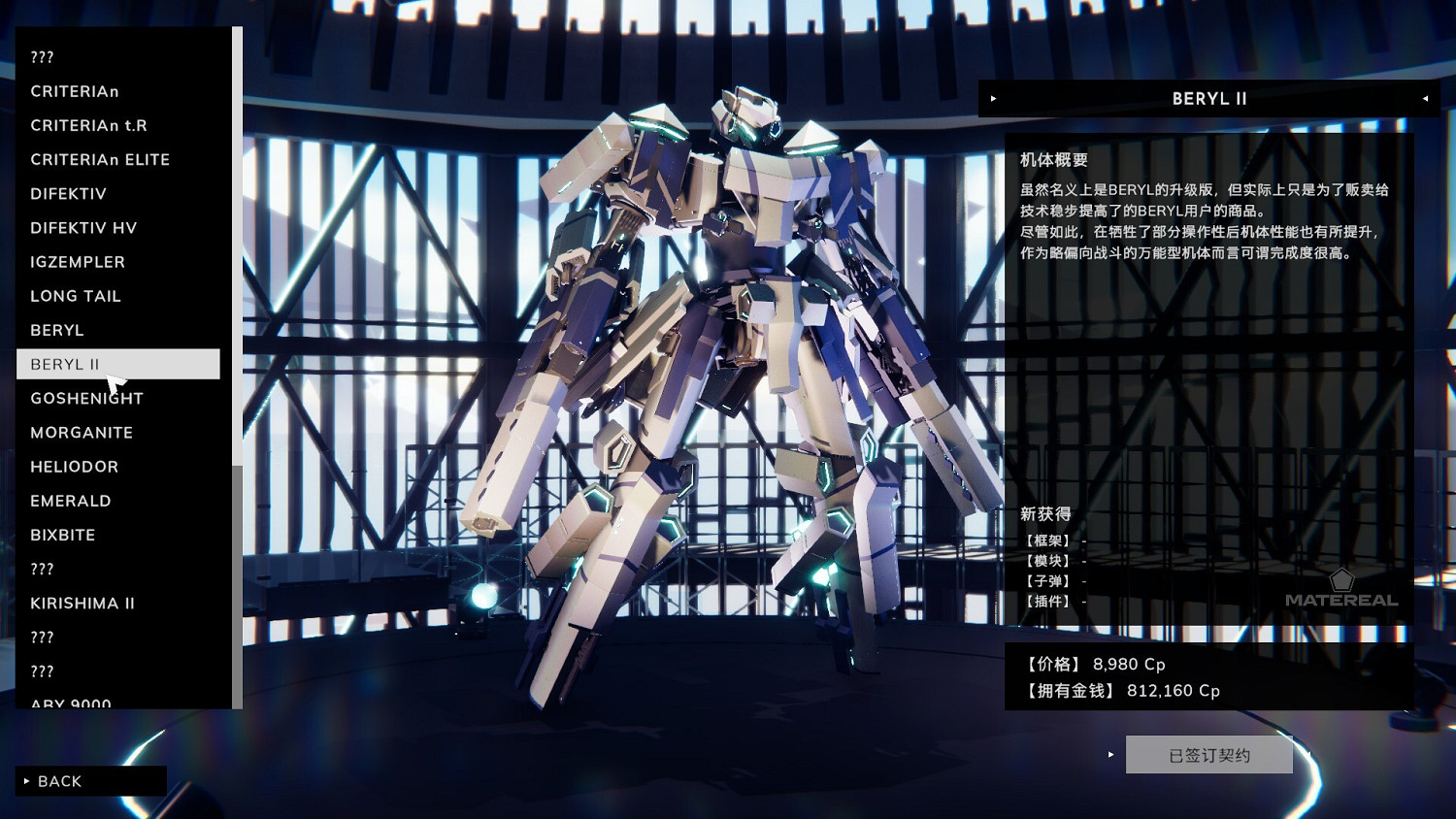Click the left arrow beside BERYL II title
The width and height of the screenshot is (1456, 819).
pos(992,98)
